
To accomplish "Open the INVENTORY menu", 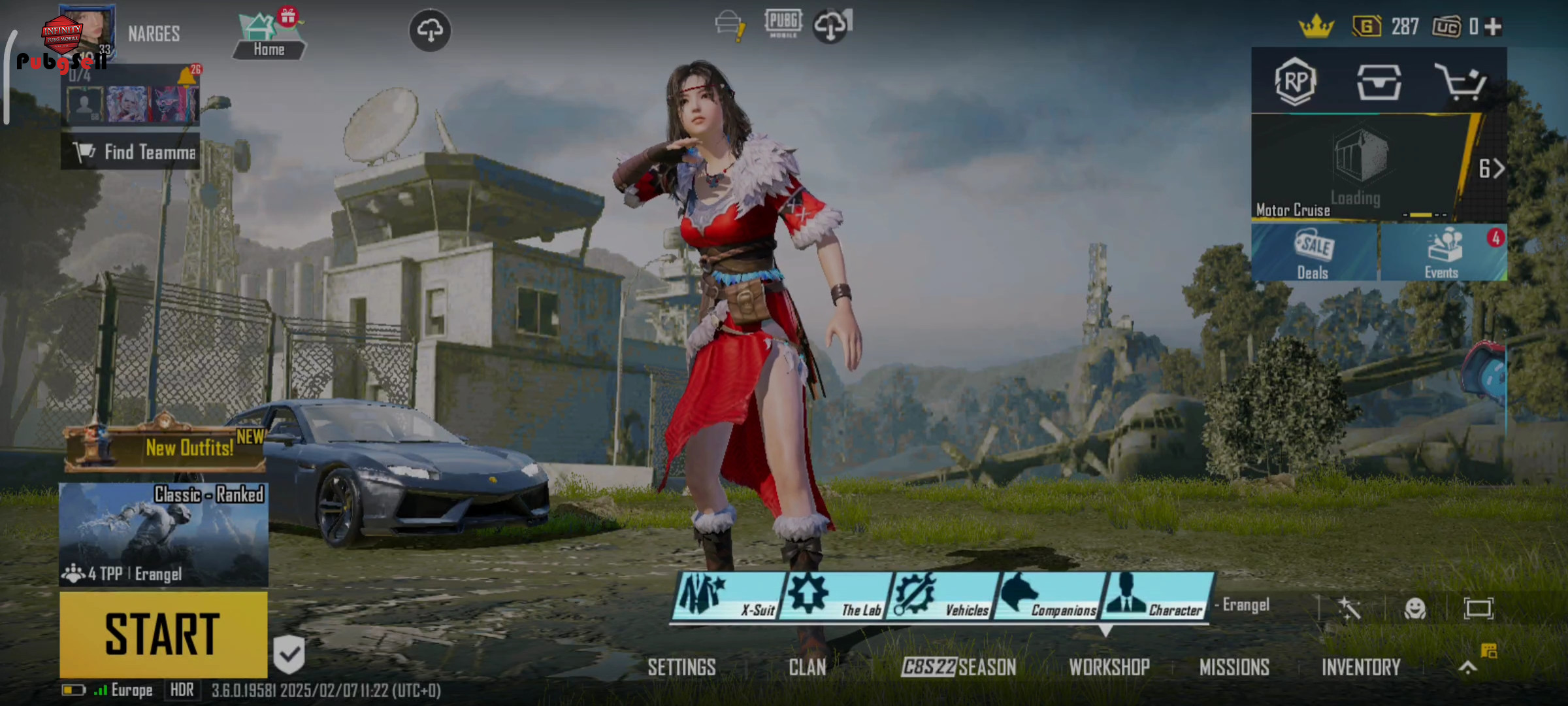I will tap(1361, 667).
